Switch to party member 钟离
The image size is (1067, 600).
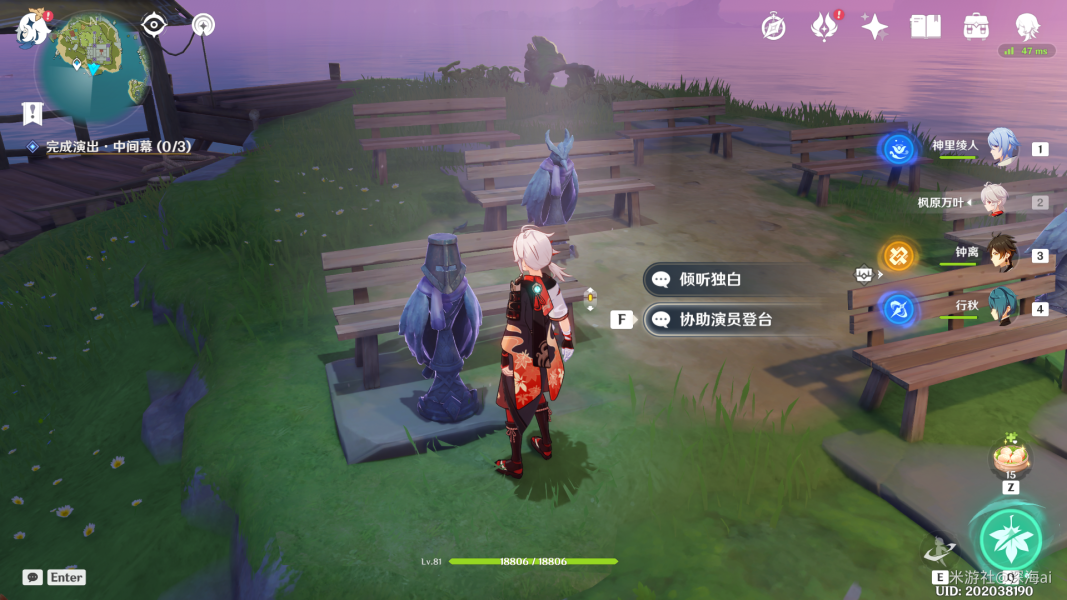[x=1001, y=254]
